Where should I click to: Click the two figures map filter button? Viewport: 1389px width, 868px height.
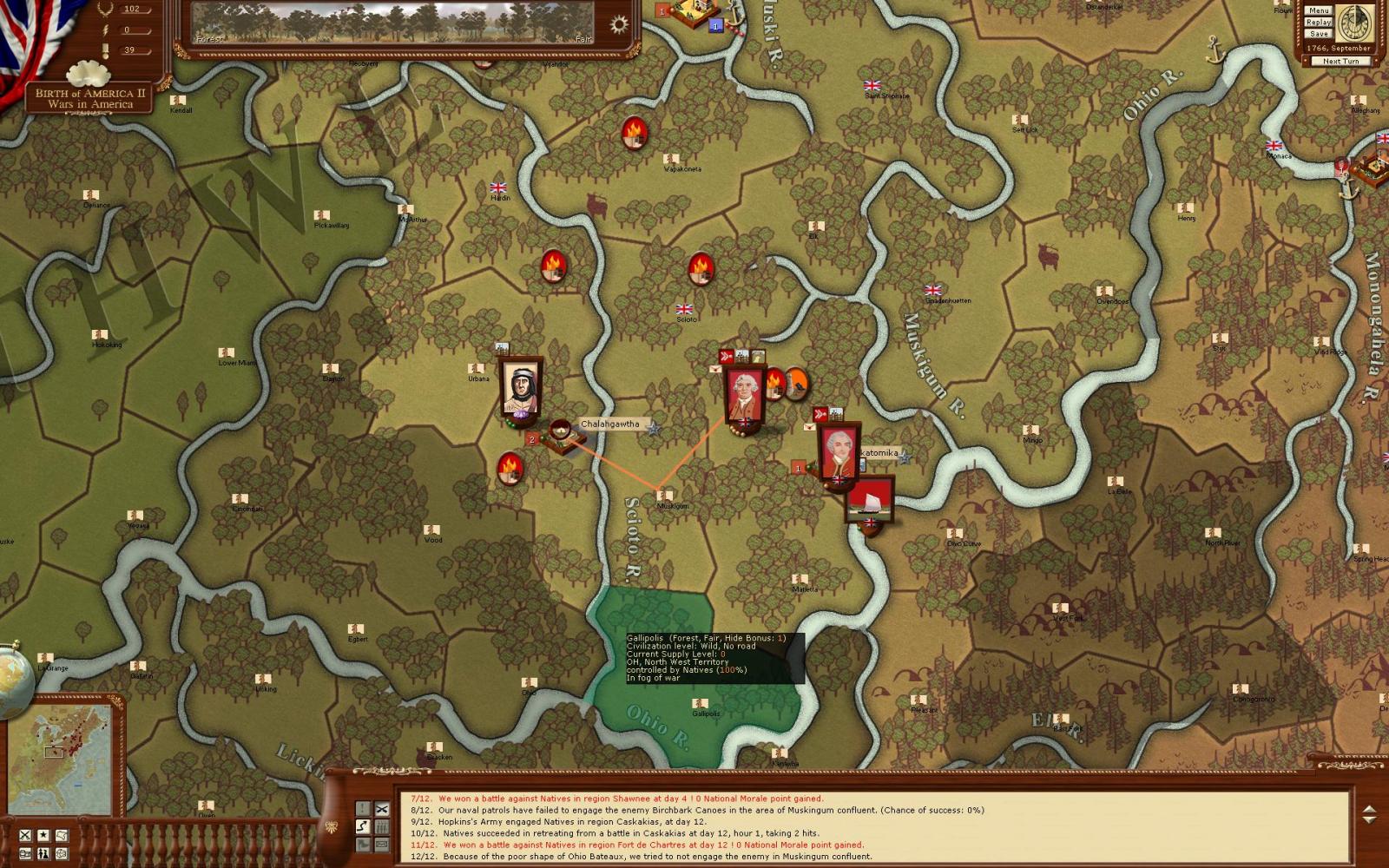pyautogui.click(x=43, y=854)
